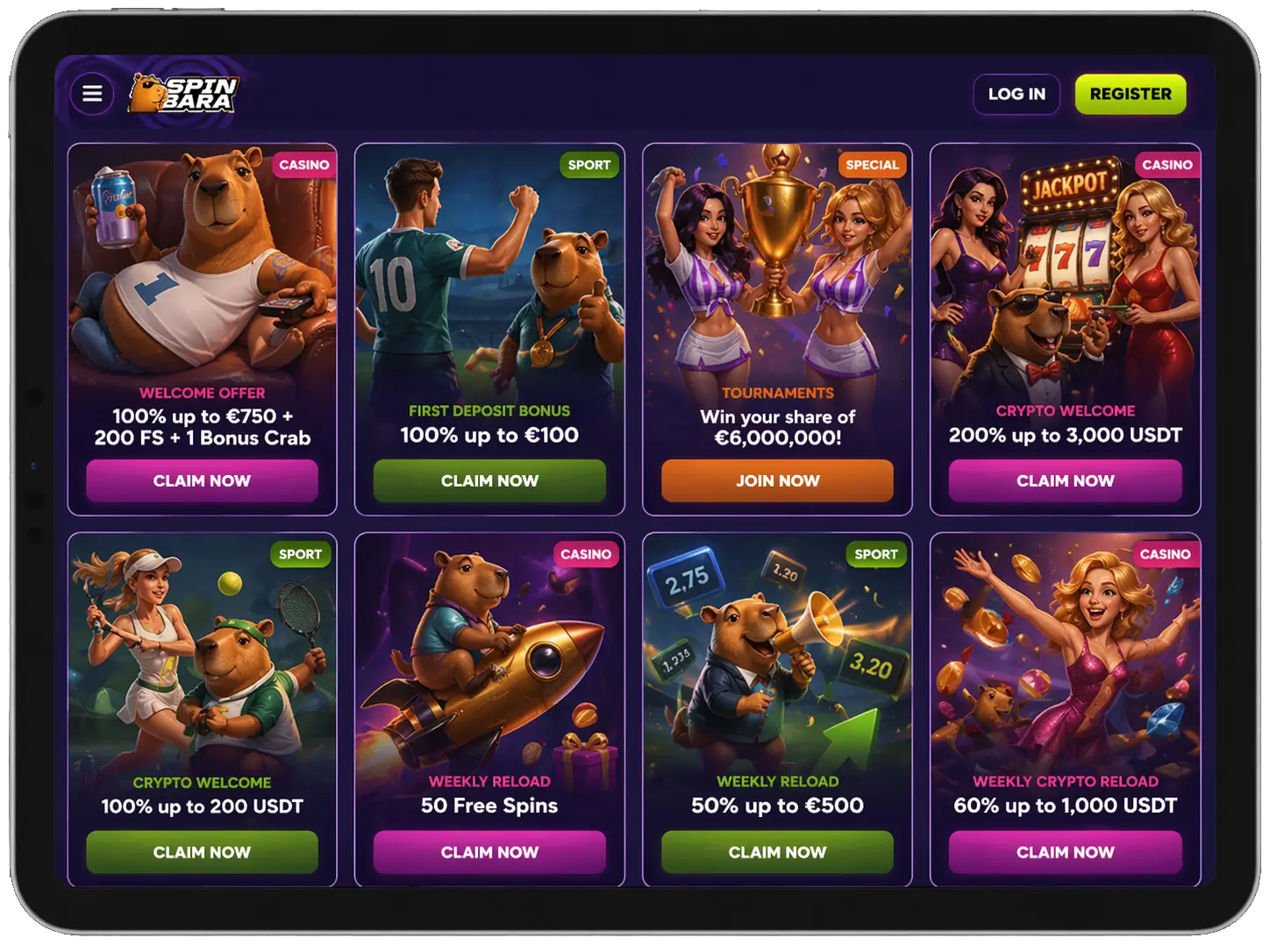Claim the Welcome Offer bonus
This screenshot has height=952, width=1270.
201,480
